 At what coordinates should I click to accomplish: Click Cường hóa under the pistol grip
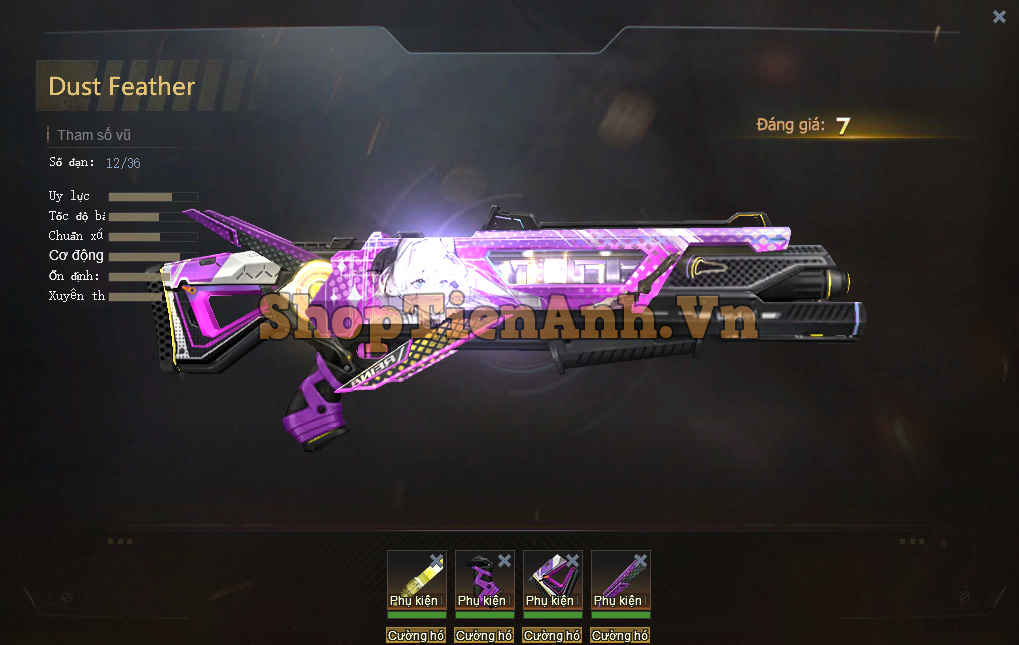pos(484,636)
